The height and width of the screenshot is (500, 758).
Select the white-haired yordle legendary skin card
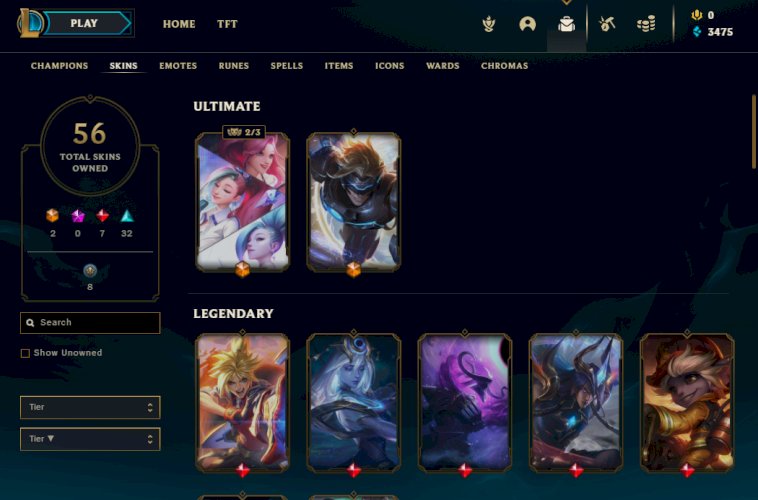[686, 402]
